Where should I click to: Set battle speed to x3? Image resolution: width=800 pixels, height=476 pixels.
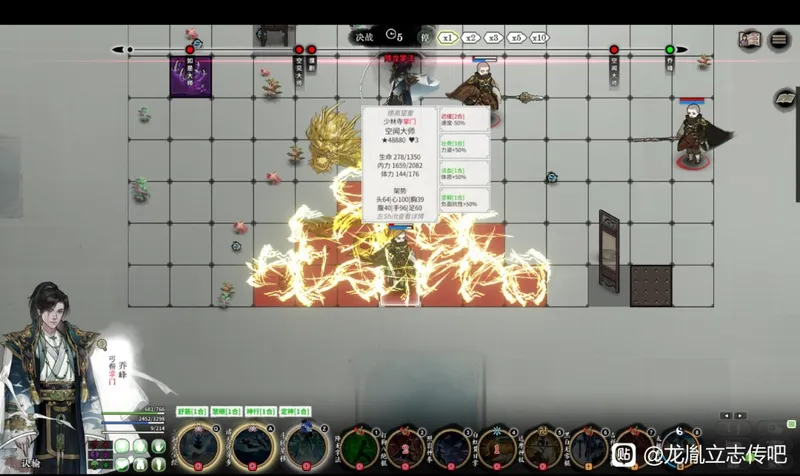pyautogui.click(x=493, y=37)
